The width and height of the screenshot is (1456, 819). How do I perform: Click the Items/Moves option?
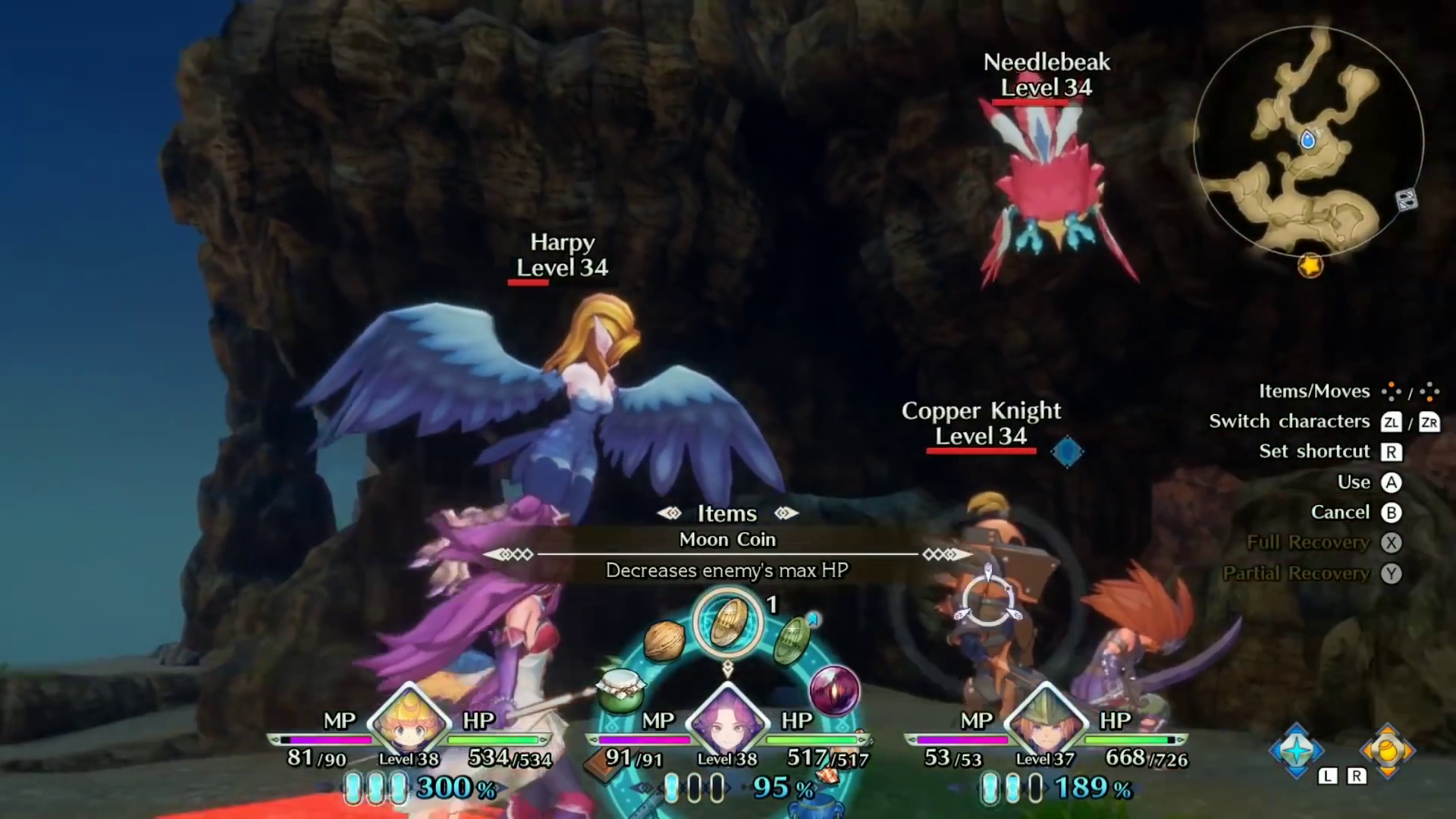click(1314, 391)
